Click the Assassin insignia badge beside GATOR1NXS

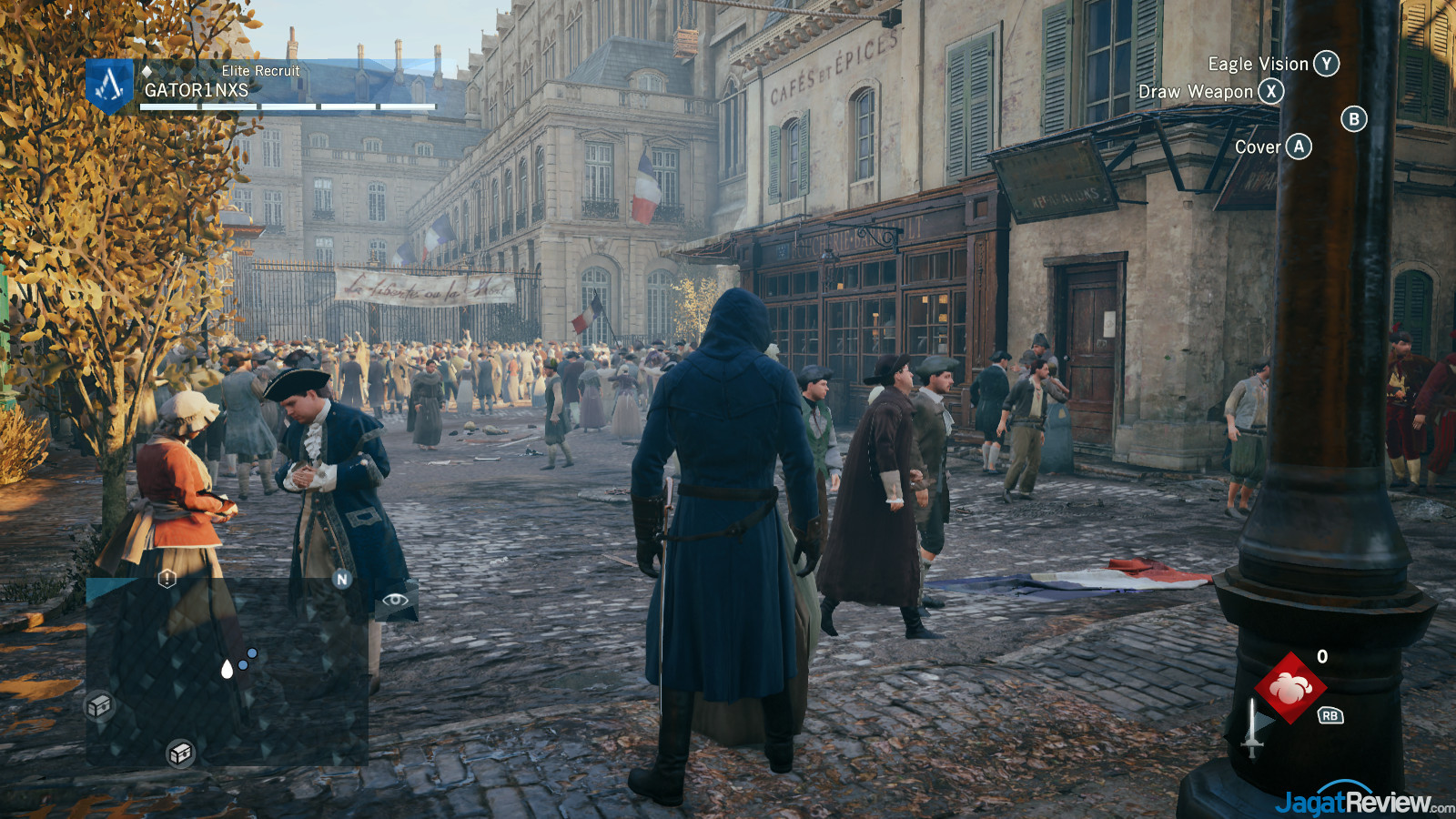(x=110, y=86)
